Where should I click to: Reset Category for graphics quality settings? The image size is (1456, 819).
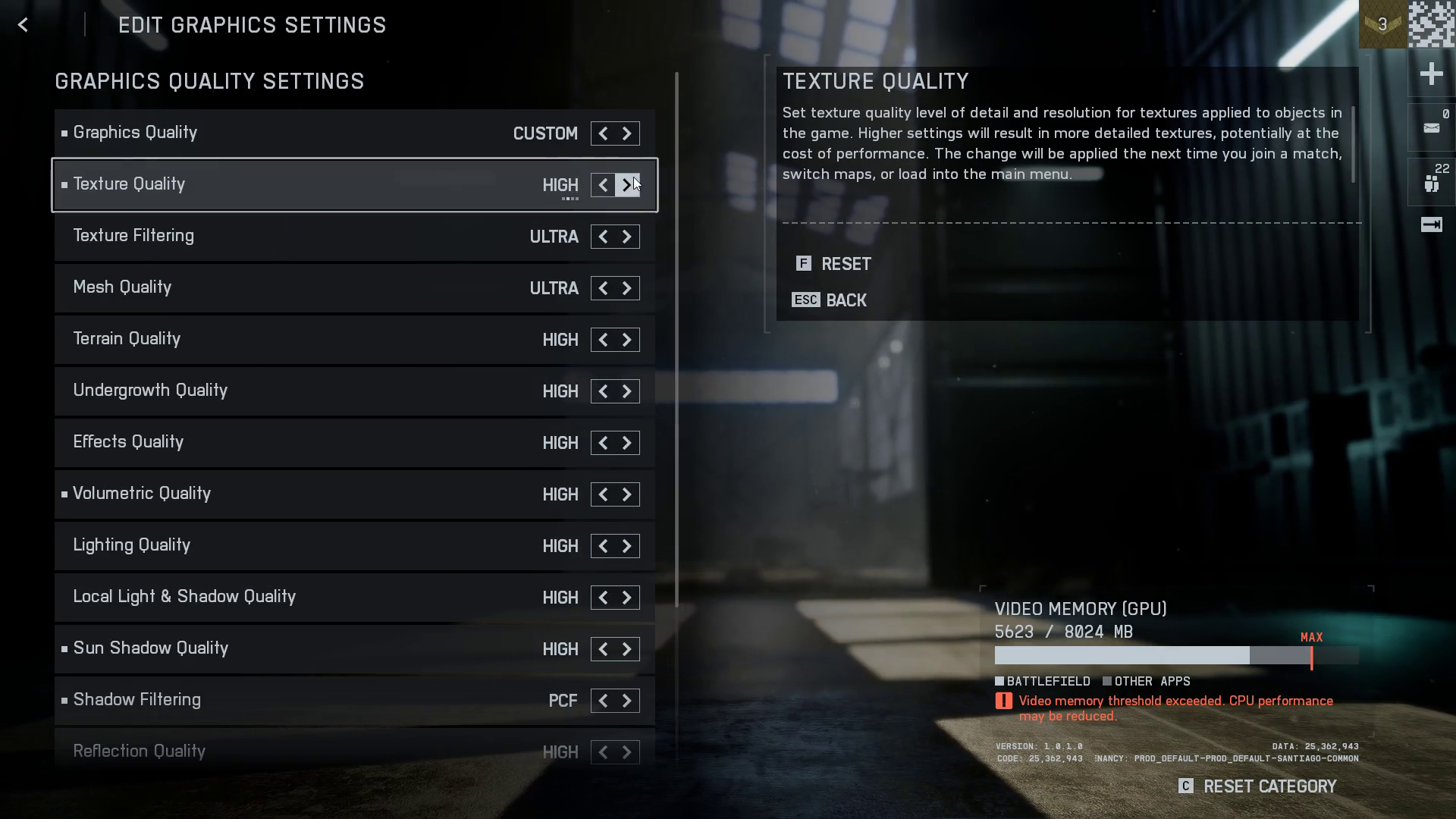[x=1259, y=786]
